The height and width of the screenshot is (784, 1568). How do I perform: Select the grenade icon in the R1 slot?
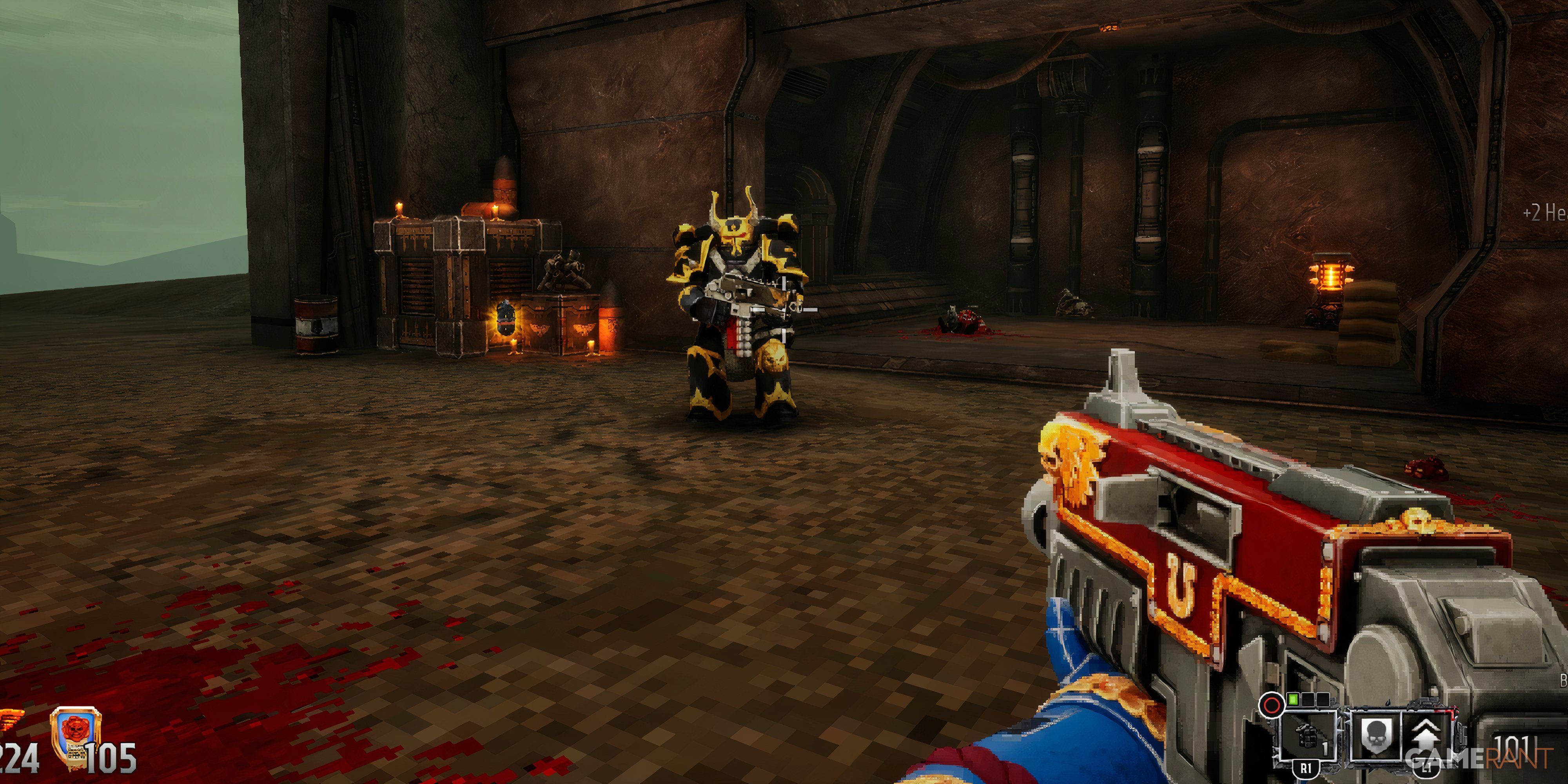[1307, 735]
